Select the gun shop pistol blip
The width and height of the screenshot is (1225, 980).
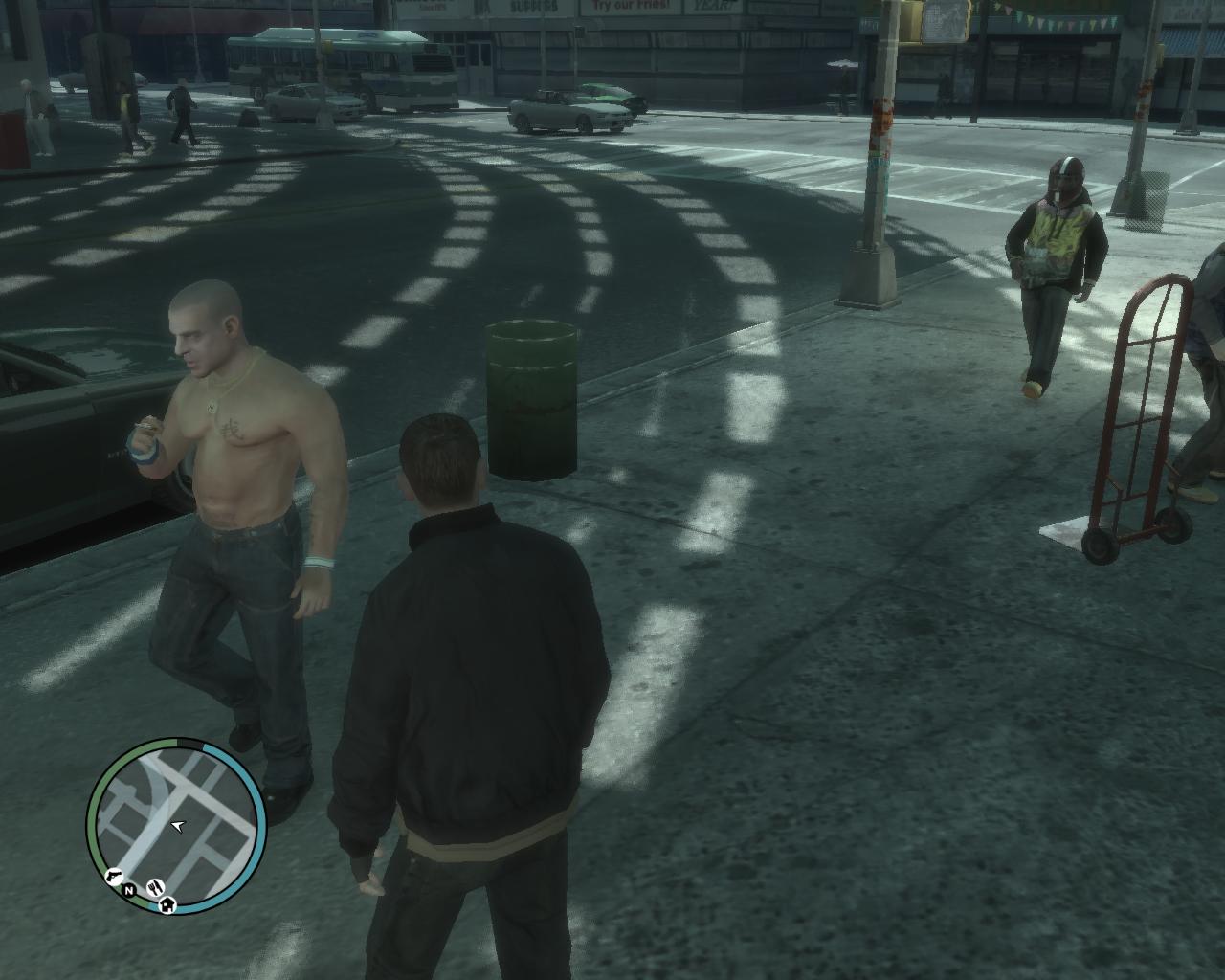(113, 876)
